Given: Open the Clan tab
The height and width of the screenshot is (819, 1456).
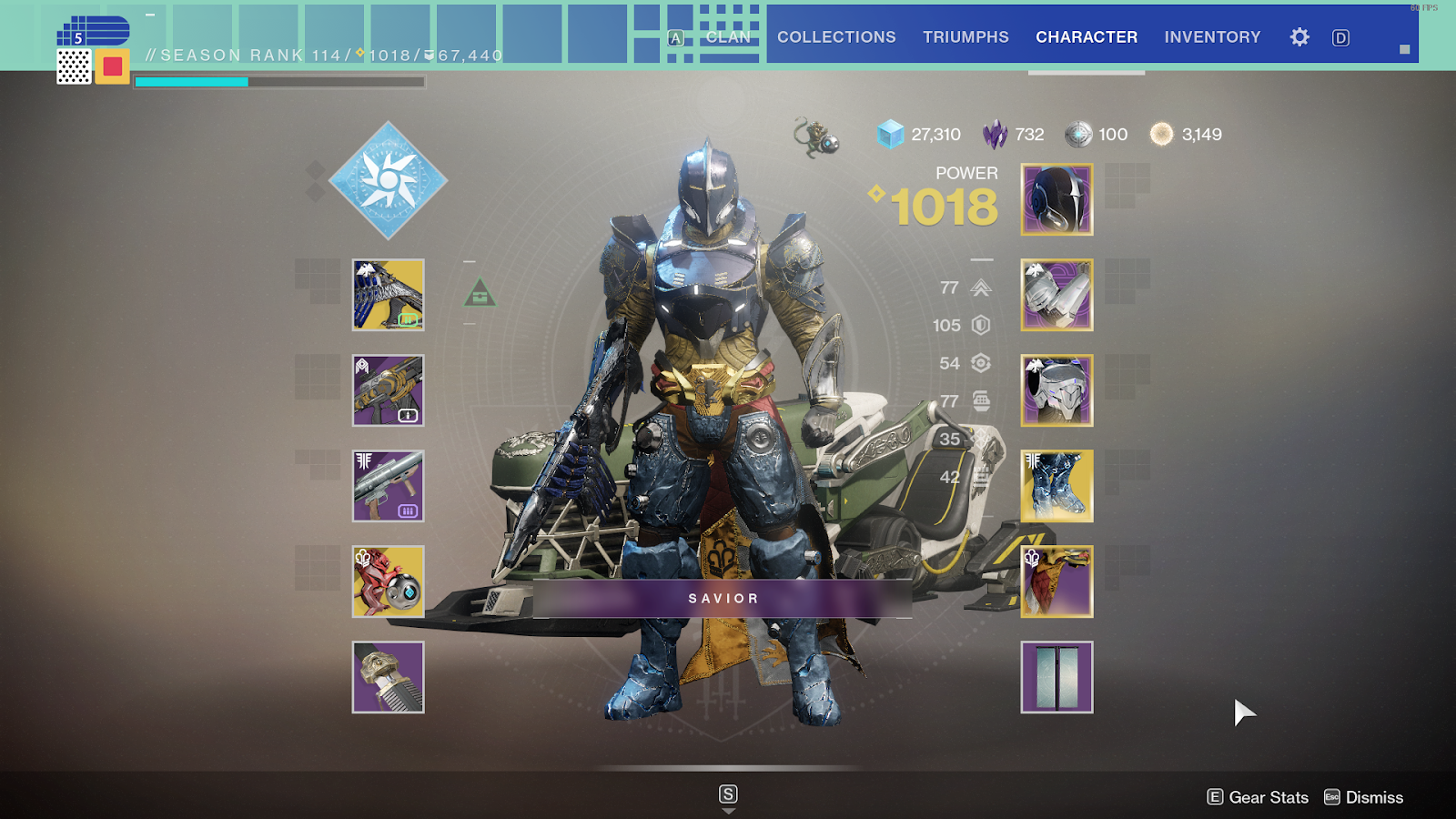Looking at the screenshot, I should (x=728, y=37).
